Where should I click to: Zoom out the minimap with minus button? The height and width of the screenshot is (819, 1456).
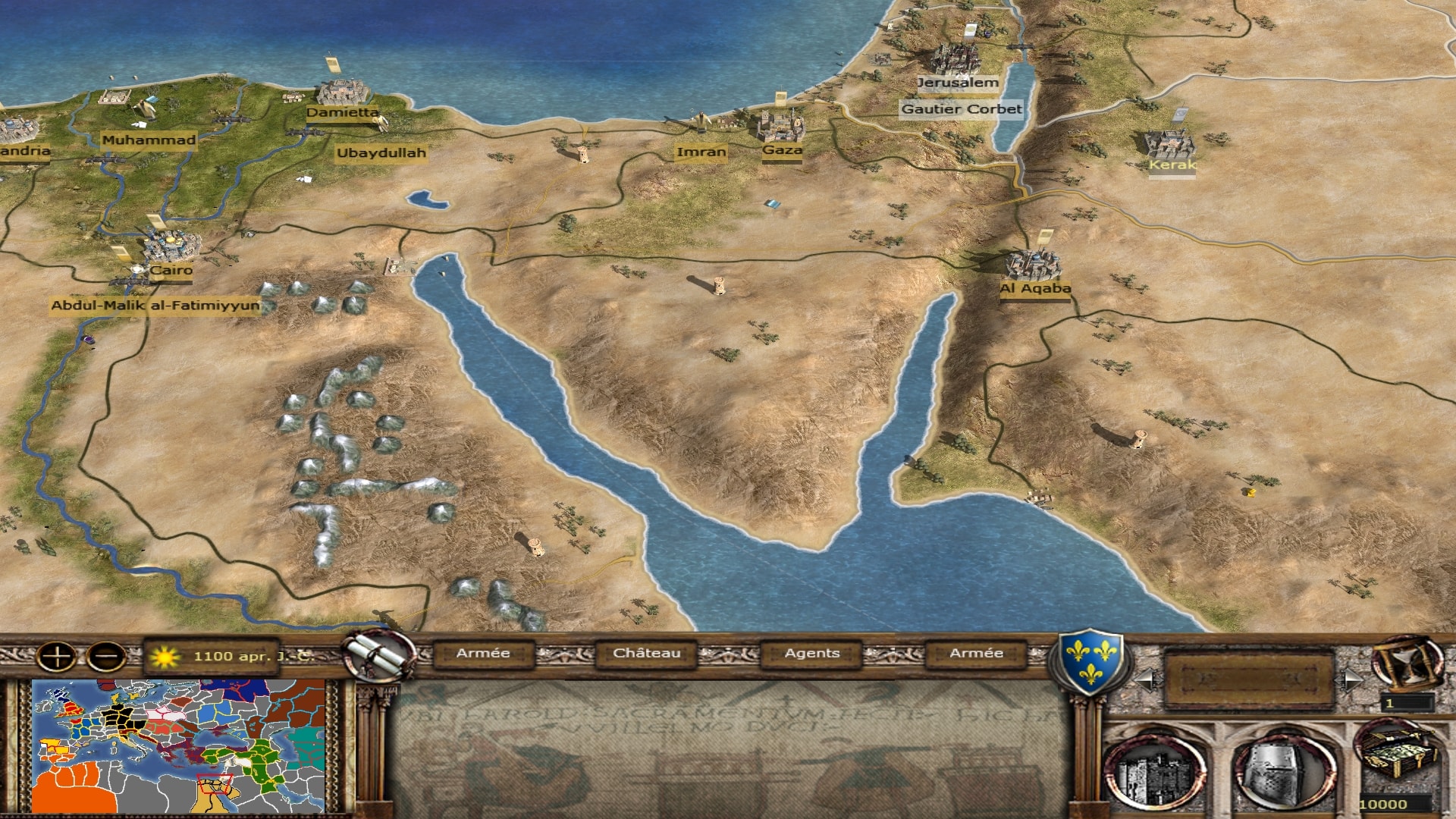point(106,656)
